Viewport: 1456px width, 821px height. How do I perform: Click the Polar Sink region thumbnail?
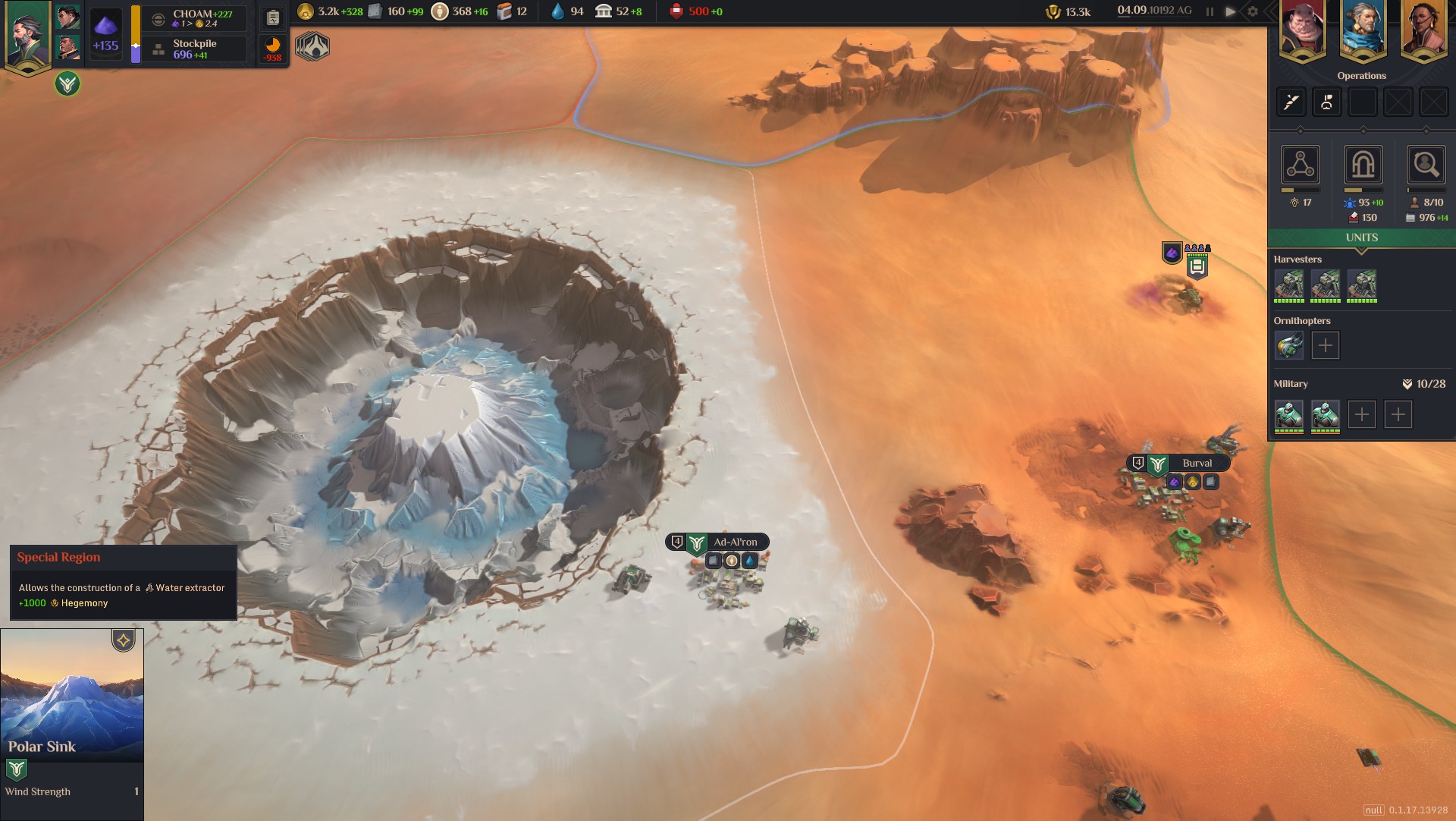click(72, 694)
